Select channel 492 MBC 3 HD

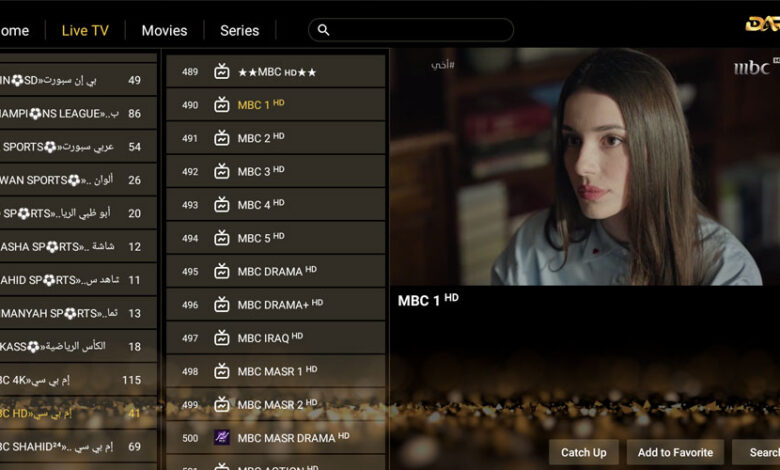tap(275, 171)
